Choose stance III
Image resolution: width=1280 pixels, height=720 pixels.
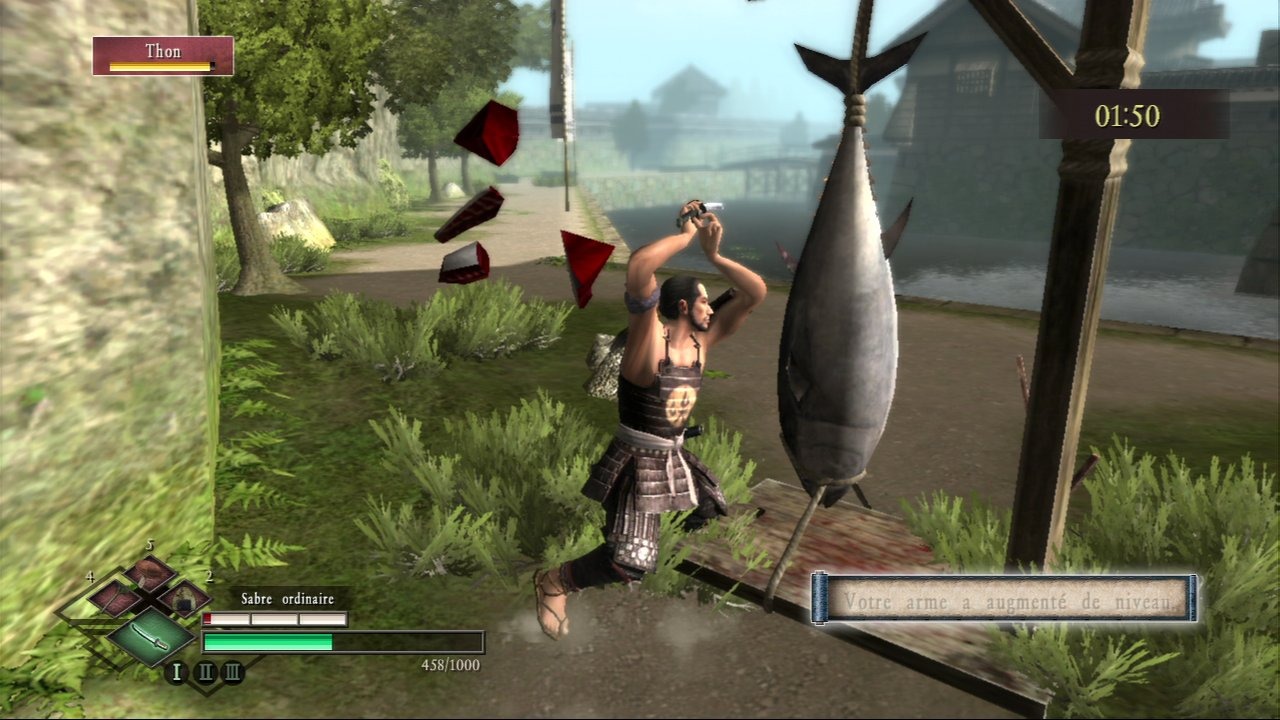coord(232,672)
